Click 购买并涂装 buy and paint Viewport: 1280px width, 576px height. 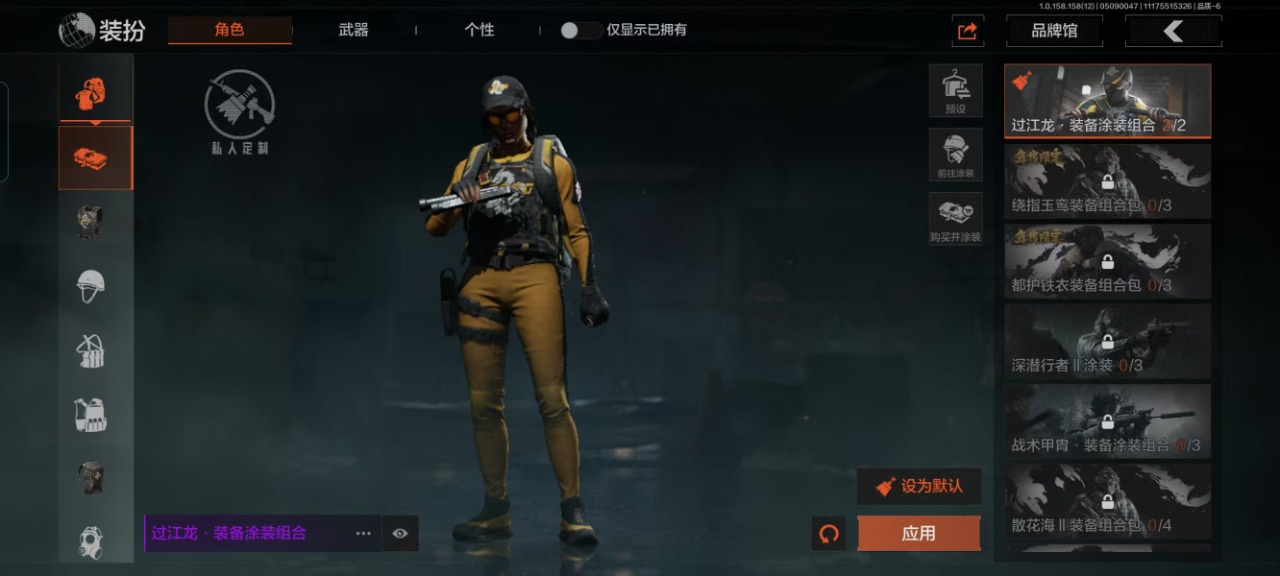click(955, 219)
